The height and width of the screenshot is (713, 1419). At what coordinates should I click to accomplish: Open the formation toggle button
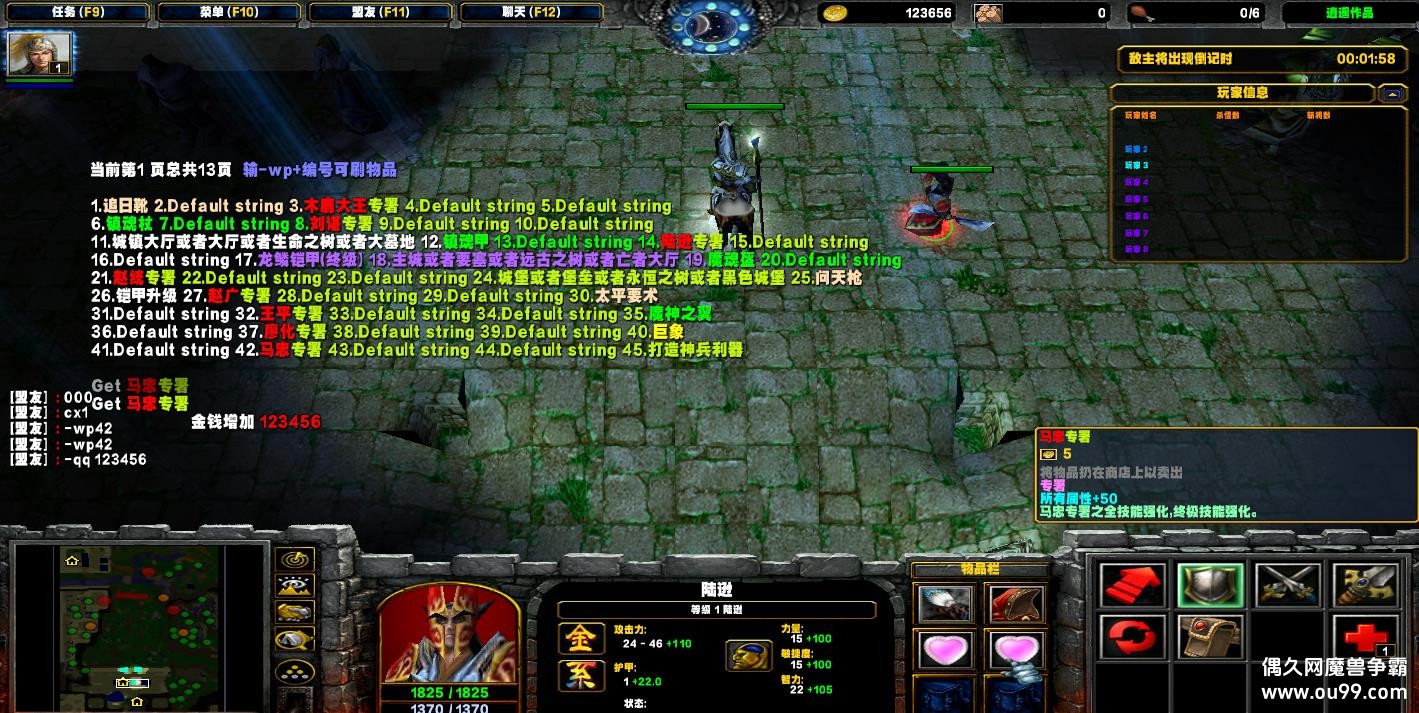click(296, 670)
